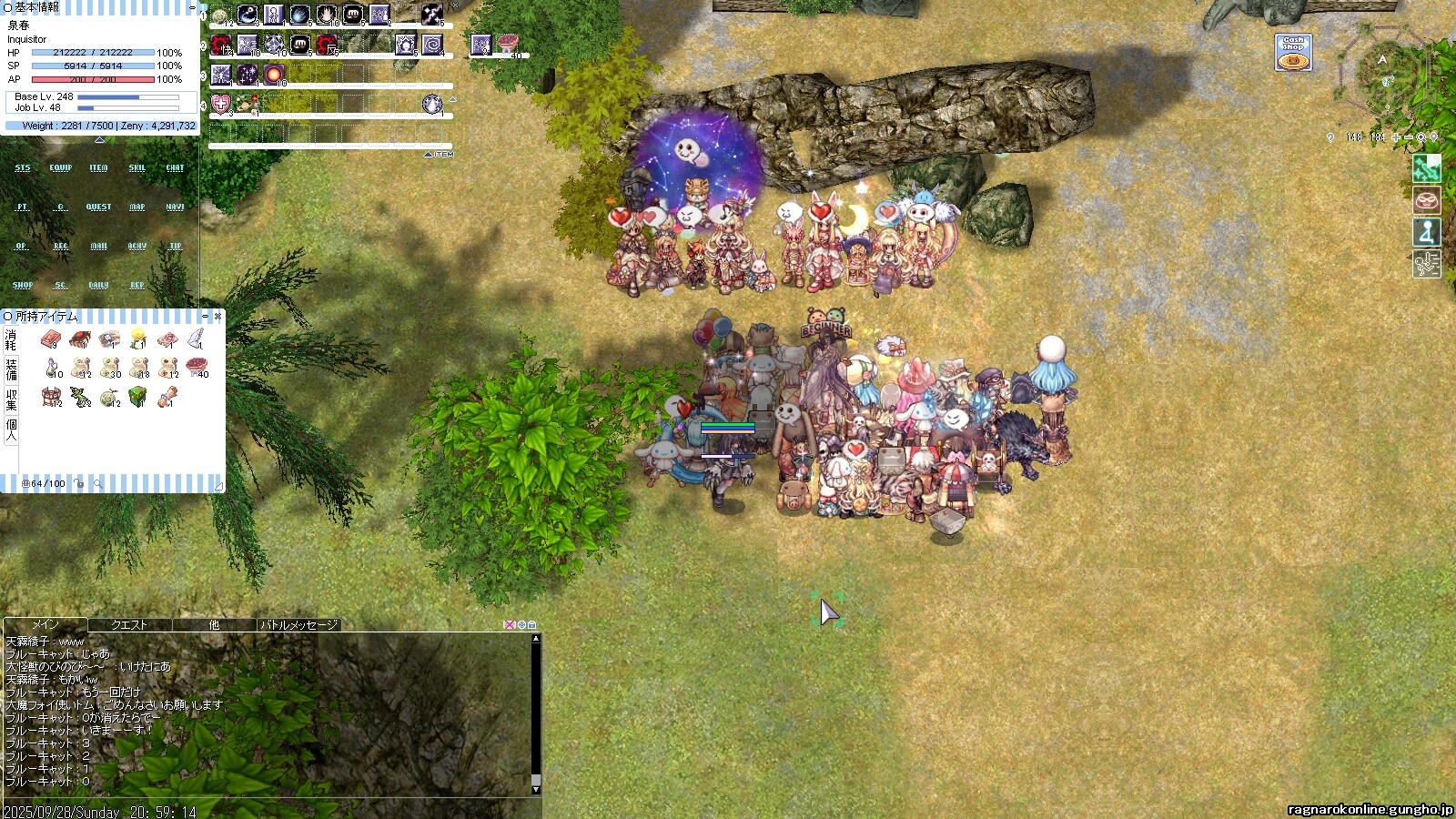
Task: Activate the pink heart heal skill
Action: (x=221, y=104)
